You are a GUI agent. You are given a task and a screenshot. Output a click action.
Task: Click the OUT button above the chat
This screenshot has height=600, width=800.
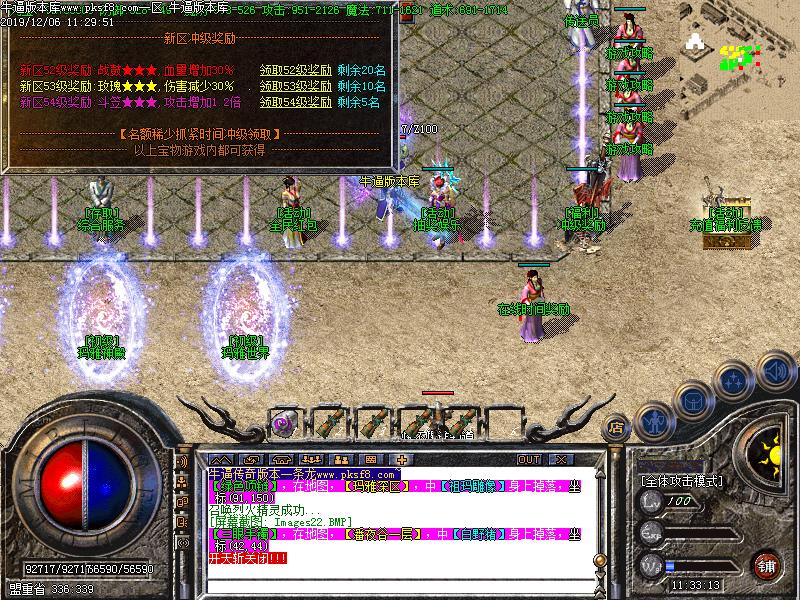point(529,459)
